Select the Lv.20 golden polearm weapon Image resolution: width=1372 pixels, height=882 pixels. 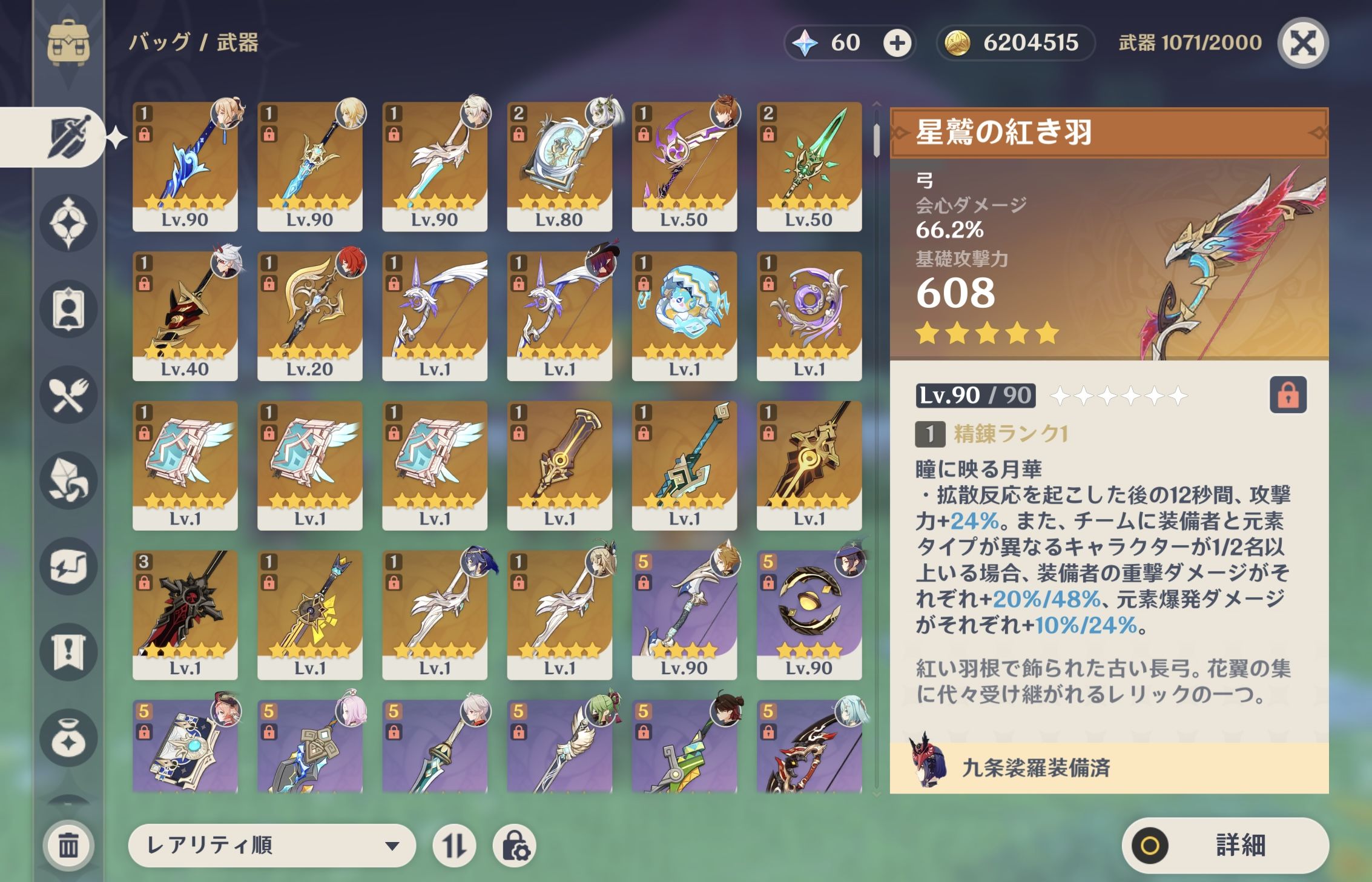coord(309,316)
